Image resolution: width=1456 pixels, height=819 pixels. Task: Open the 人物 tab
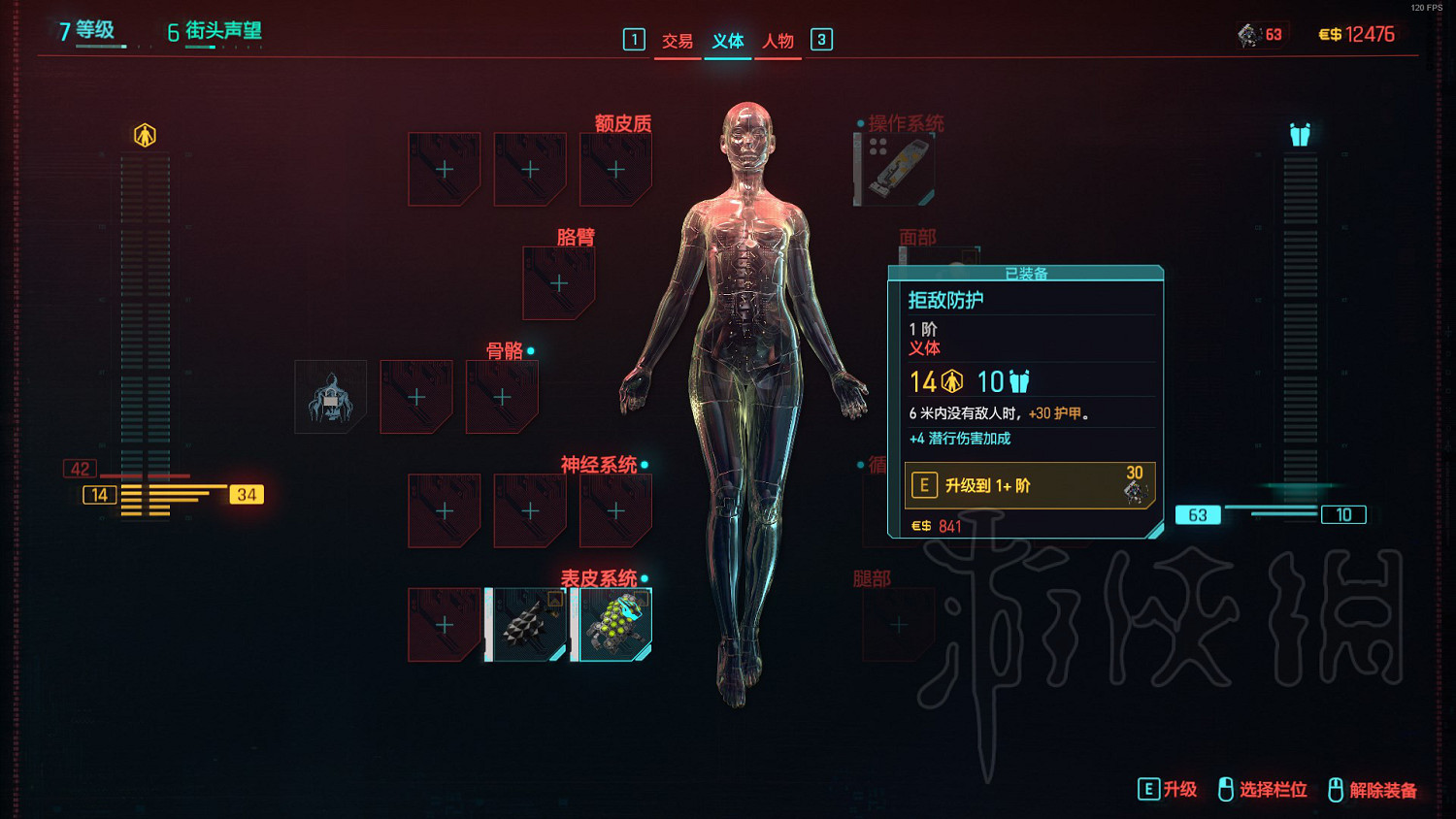778,41
